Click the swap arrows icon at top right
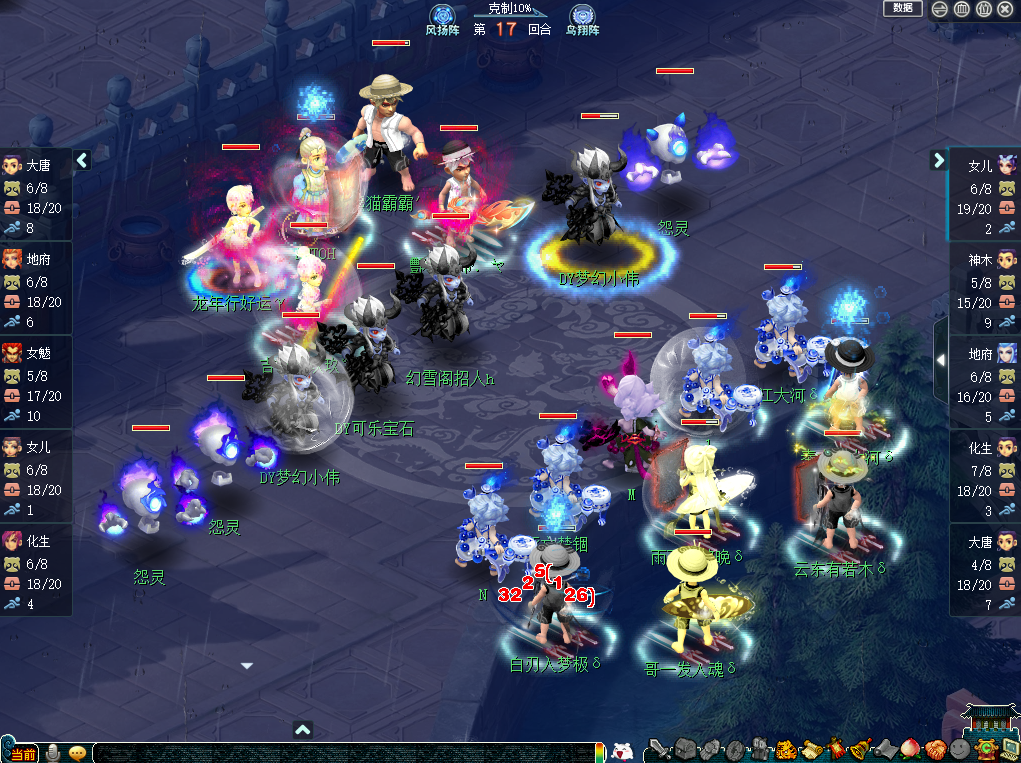Viewport: 1021px width, 763px height. pyautogui.click(x=940, y=9)
